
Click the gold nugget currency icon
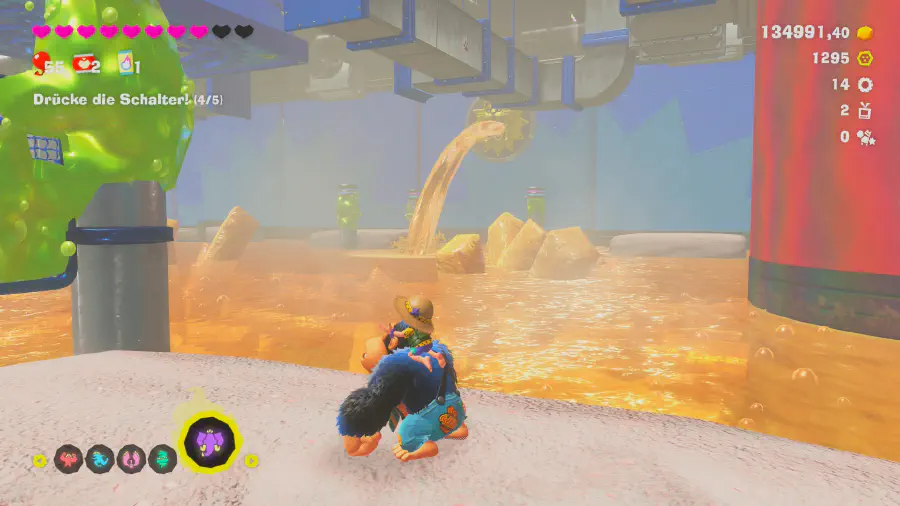864,32
